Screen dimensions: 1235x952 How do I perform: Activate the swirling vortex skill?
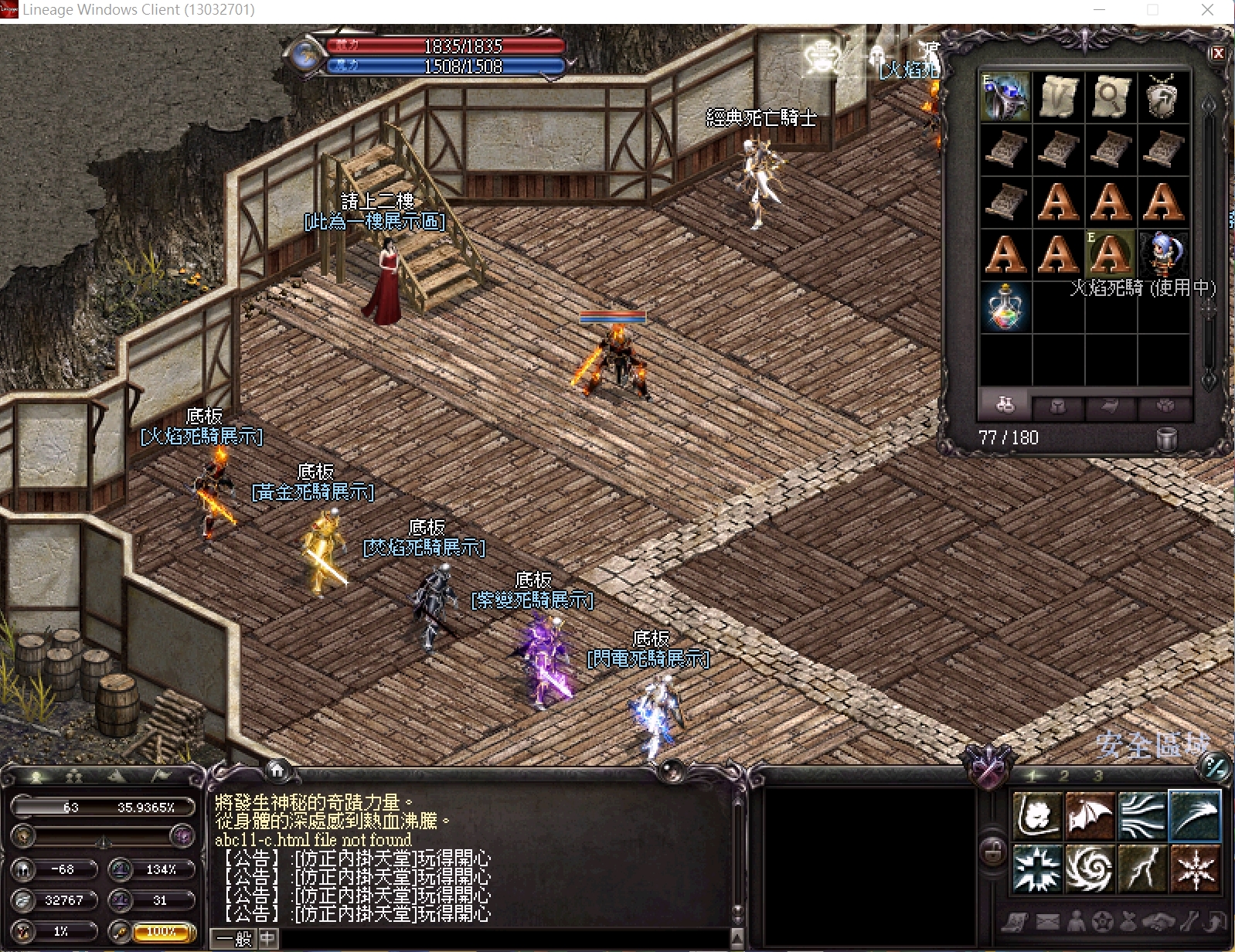[x=1090, y=868]
